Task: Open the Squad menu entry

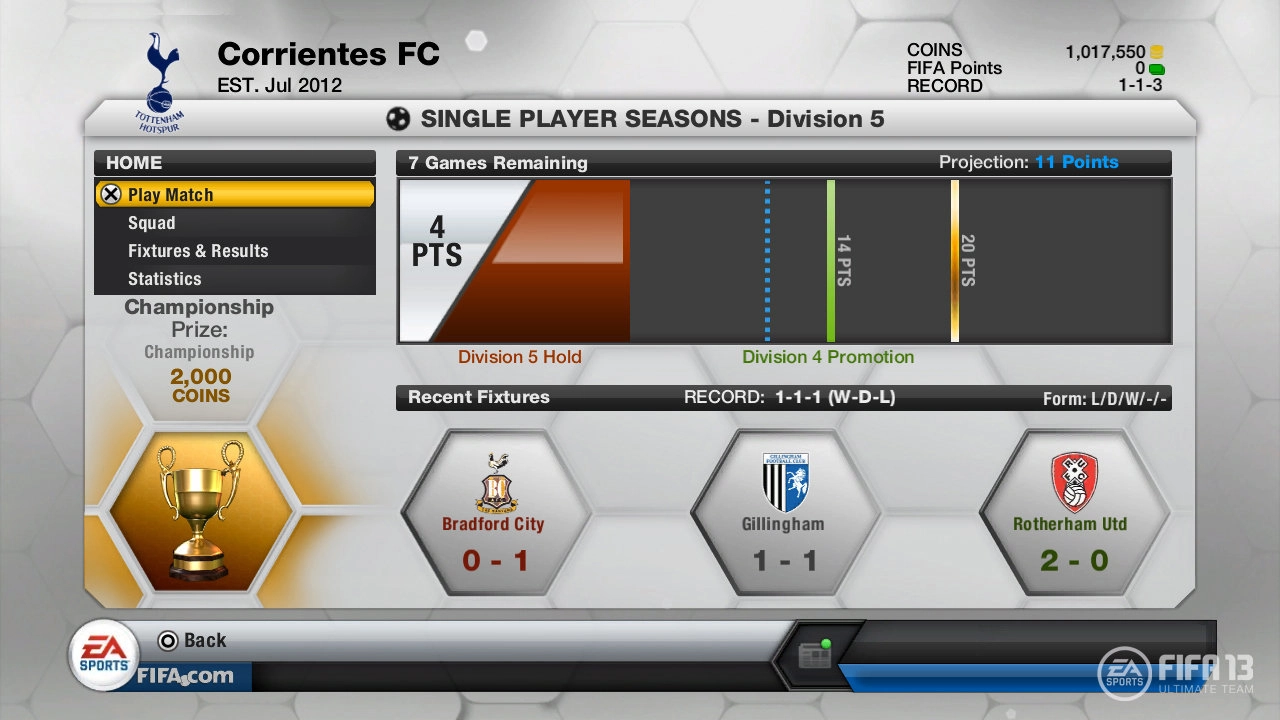Action: 152,222
